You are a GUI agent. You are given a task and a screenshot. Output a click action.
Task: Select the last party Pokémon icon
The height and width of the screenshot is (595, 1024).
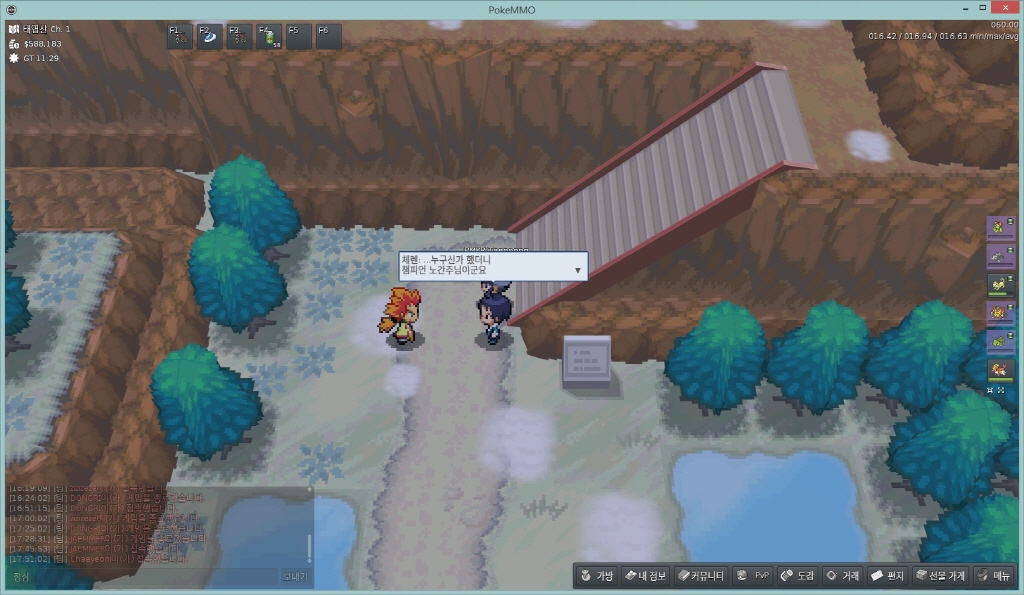997,369
